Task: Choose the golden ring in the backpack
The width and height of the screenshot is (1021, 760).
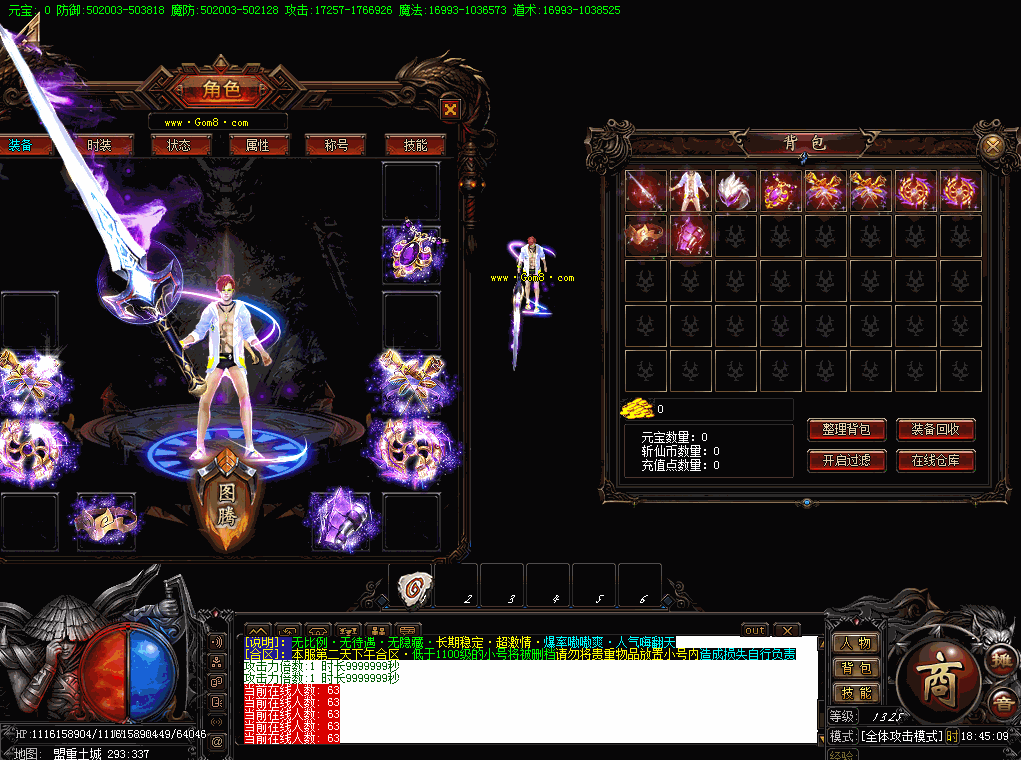Action: [x=646, y=236]
